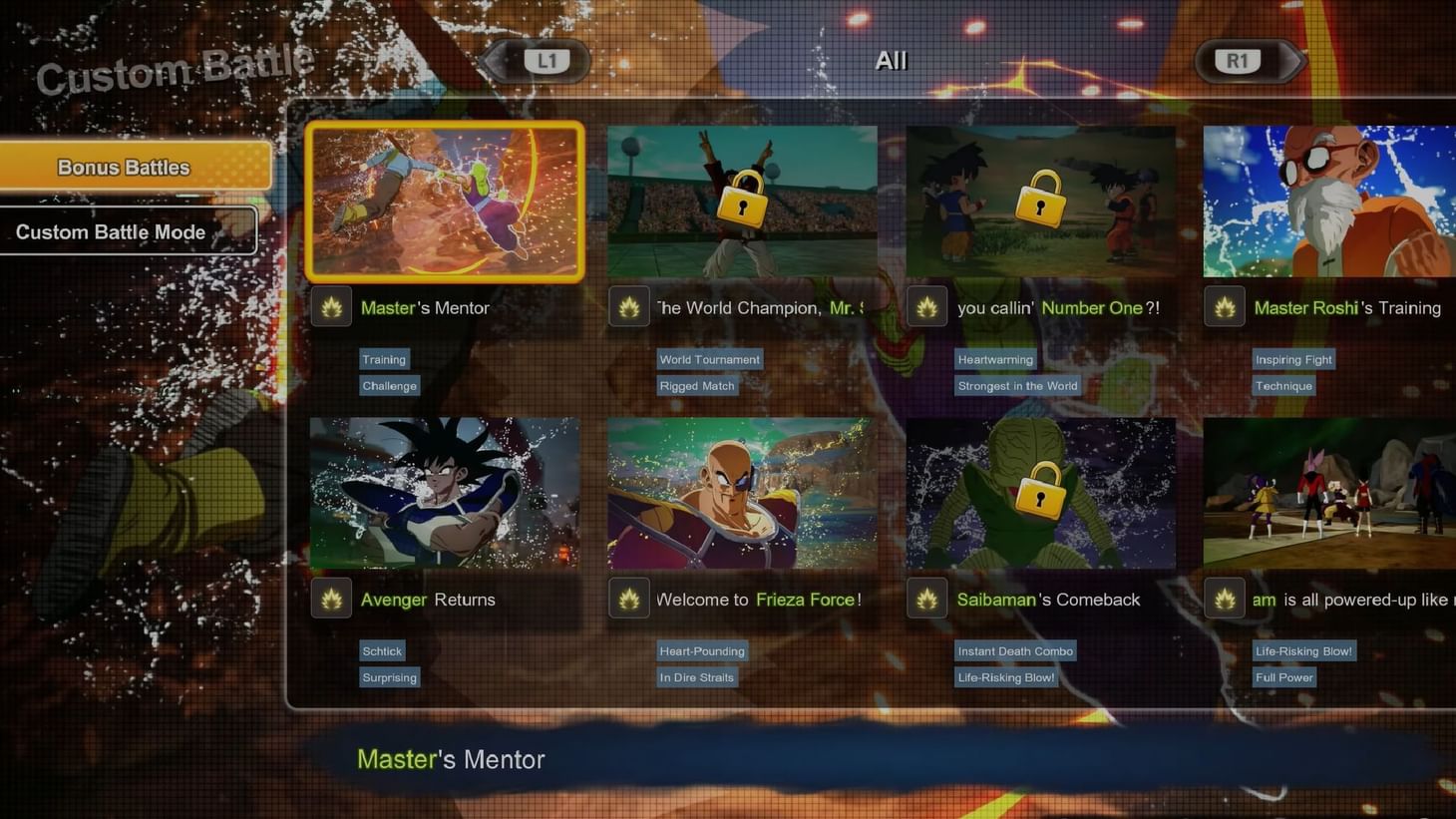Select the Master's Mentor battle thumbnail
Image resolution: width=1456 pixels, height=819 pixels.
[445, 202]
